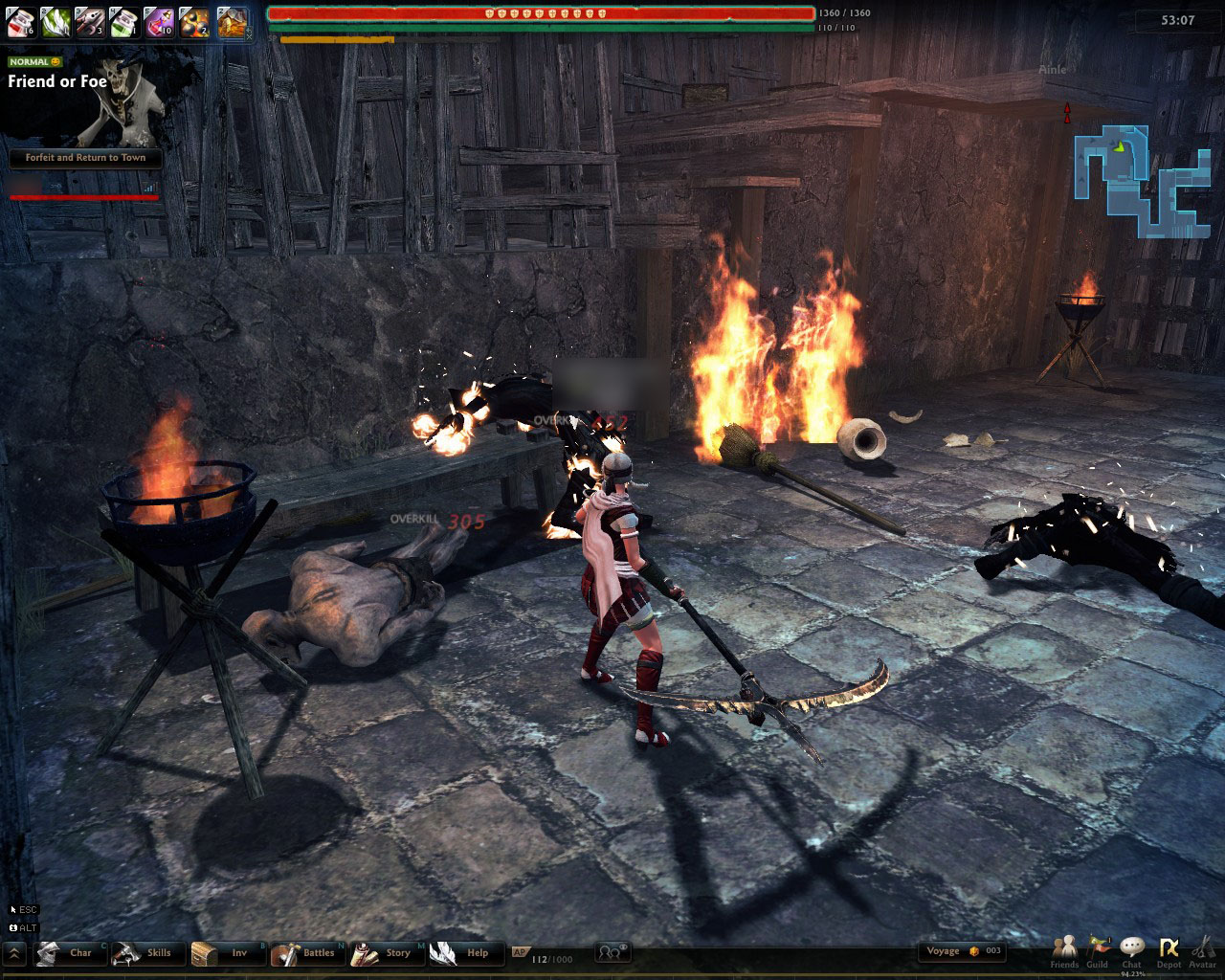Open the Battles menu
Screen dimensions: 1225x980
[x=306, y=953]
